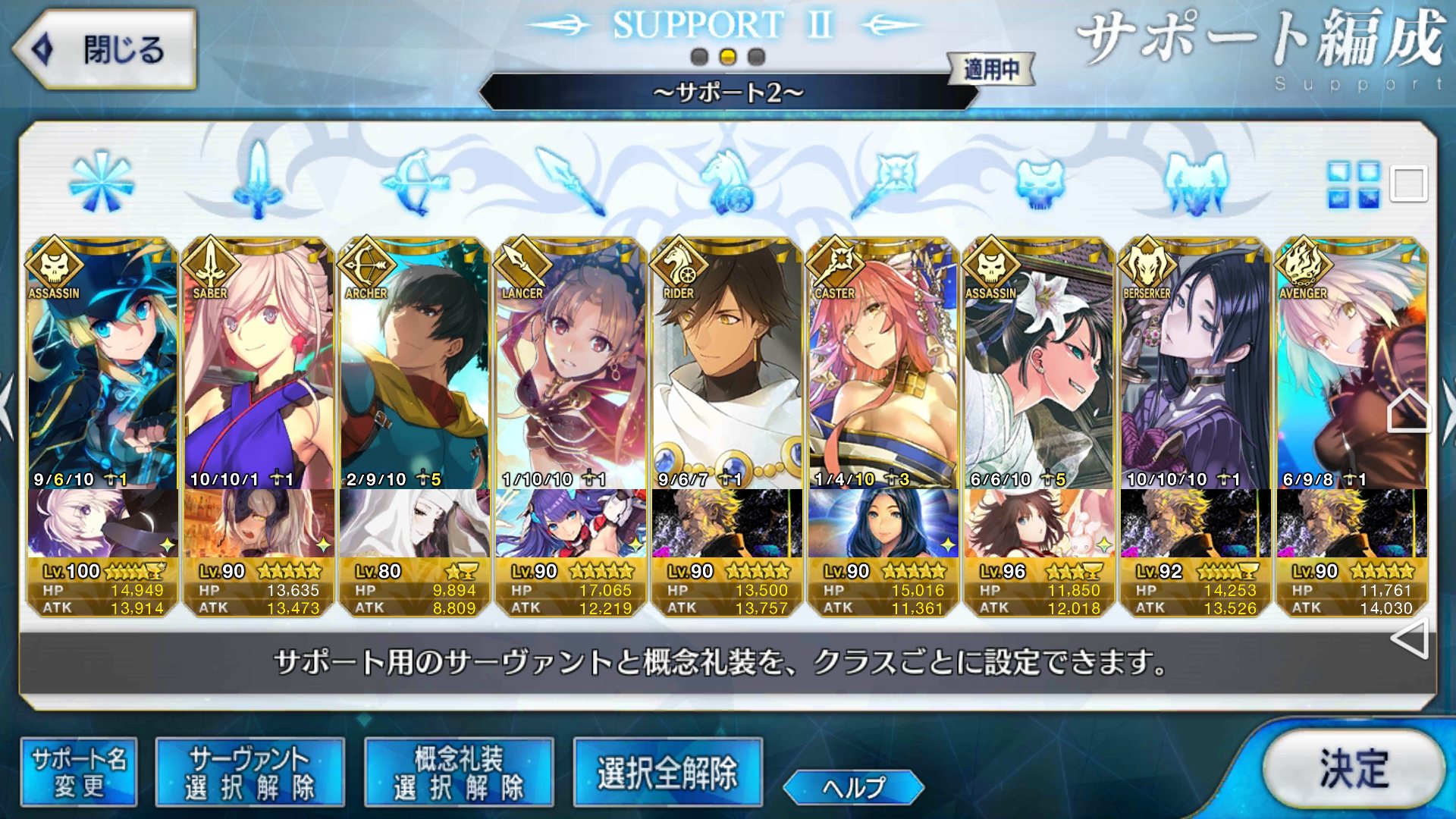Image resolution: width=1456 pixels, height=819 pixels.
Task: Remove craft essence via 概念礼装 選択解除
Action: (459, 772)
